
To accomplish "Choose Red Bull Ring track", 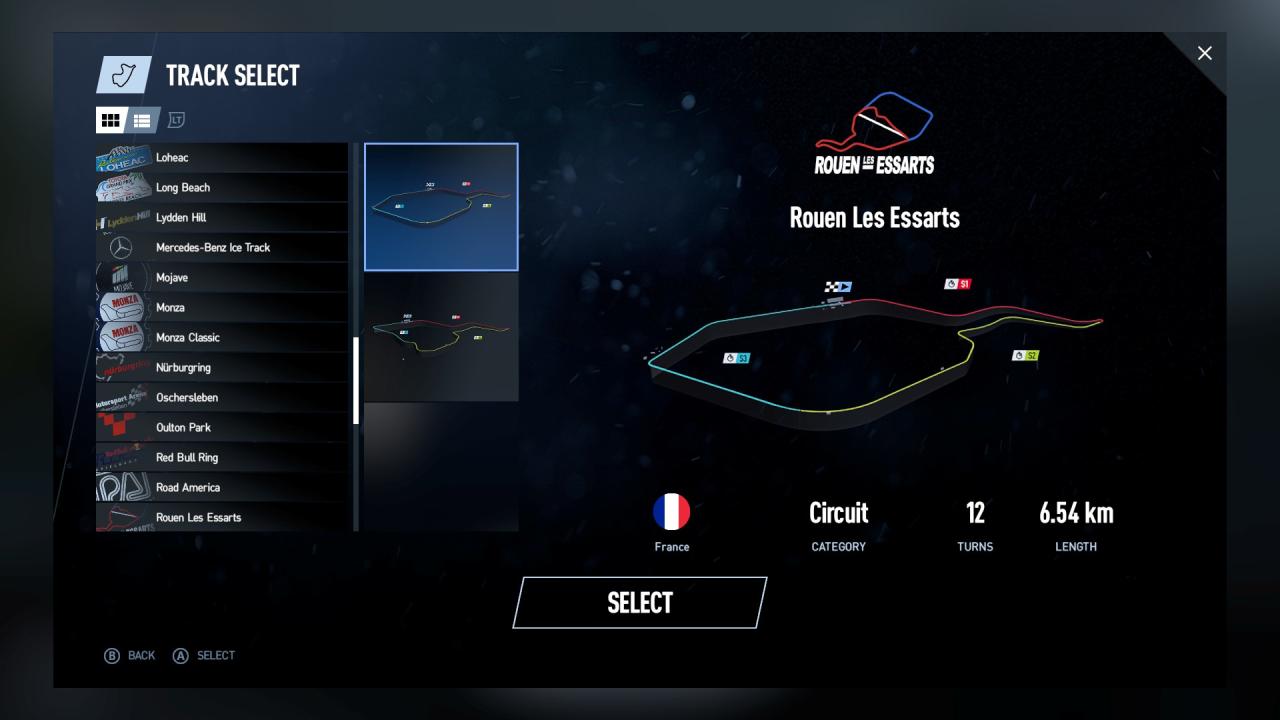I will (x=222, y=457).
